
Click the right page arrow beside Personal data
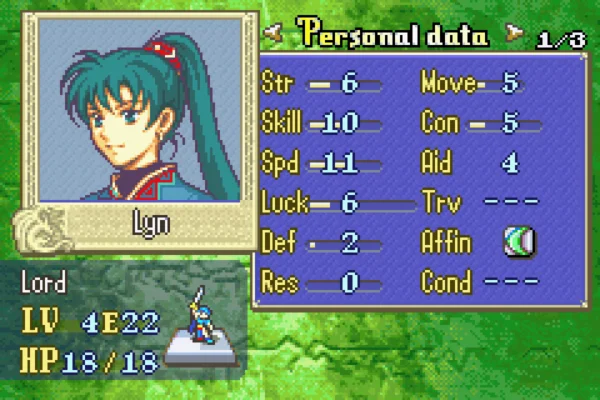(x=514, y=36)
